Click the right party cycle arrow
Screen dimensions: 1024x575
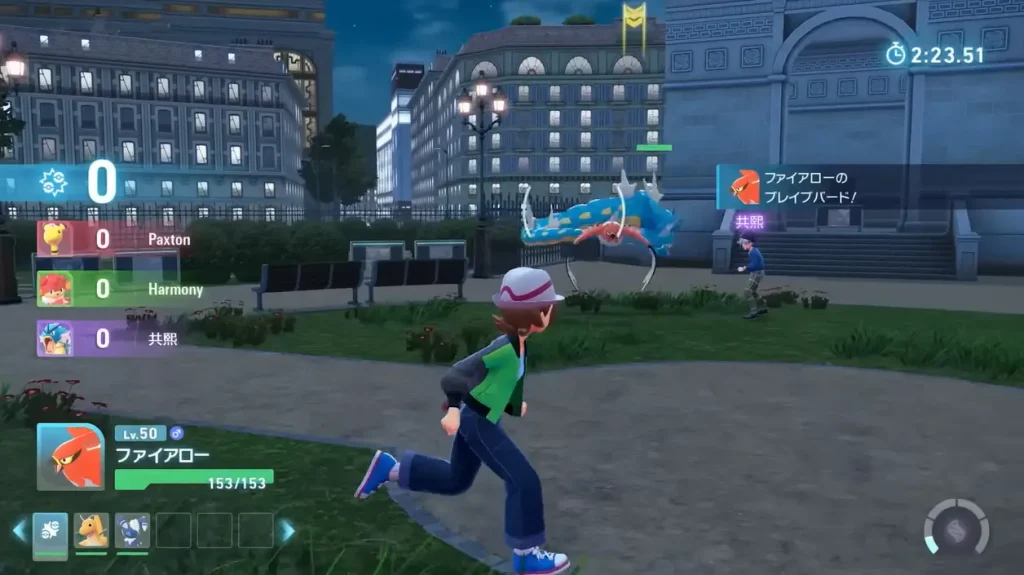click(x=288, y=530)
